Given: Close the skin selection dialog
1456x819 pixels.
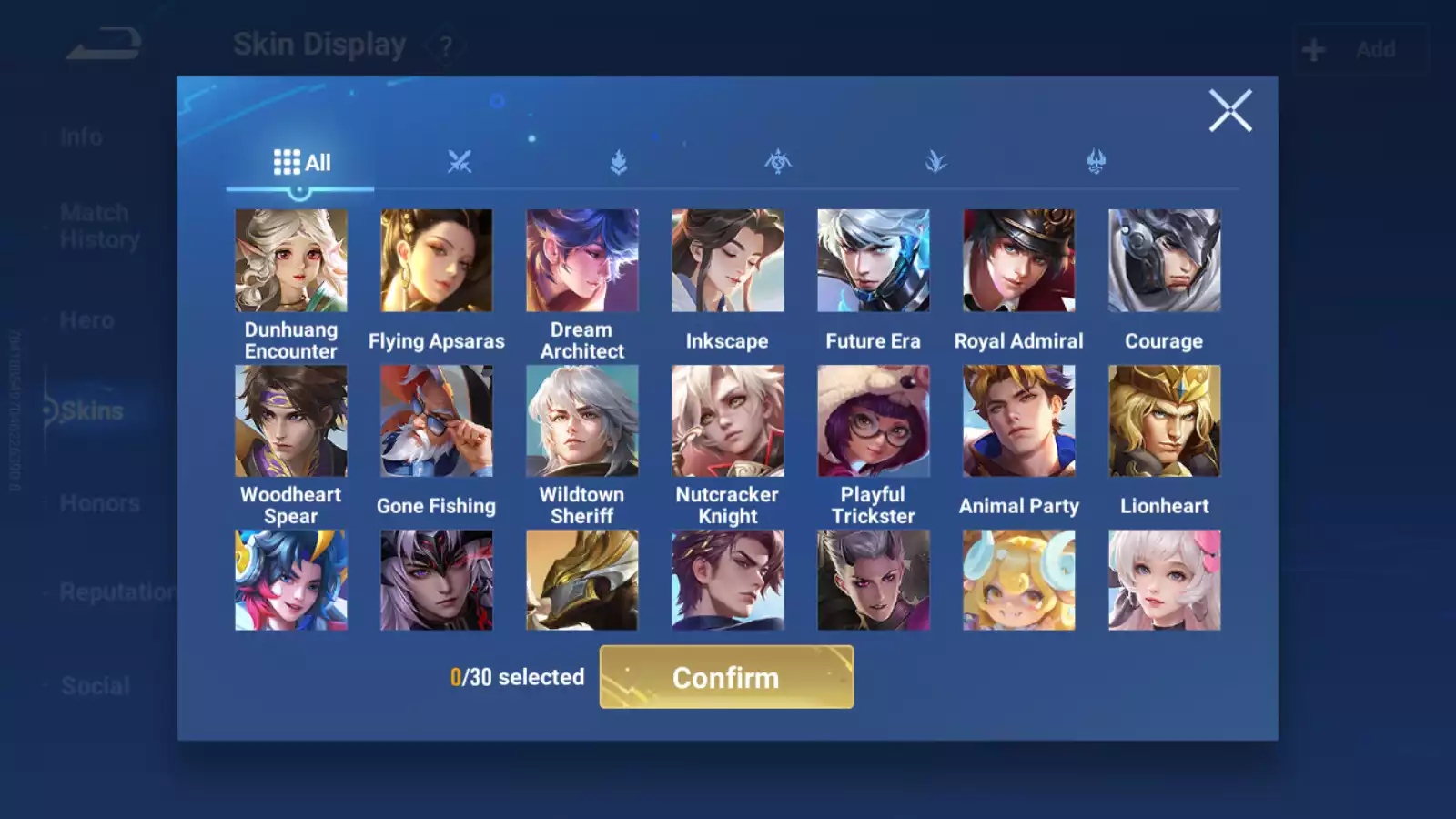Looking at the screenshot, I should [x=1230, y=111].
